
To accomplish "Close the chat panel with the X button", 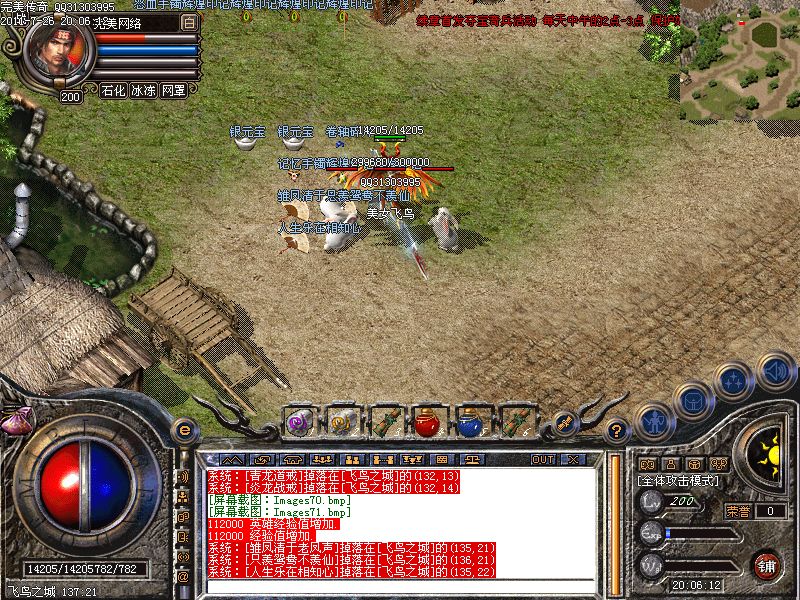I will pyautogui.click(x=573, y=459).
